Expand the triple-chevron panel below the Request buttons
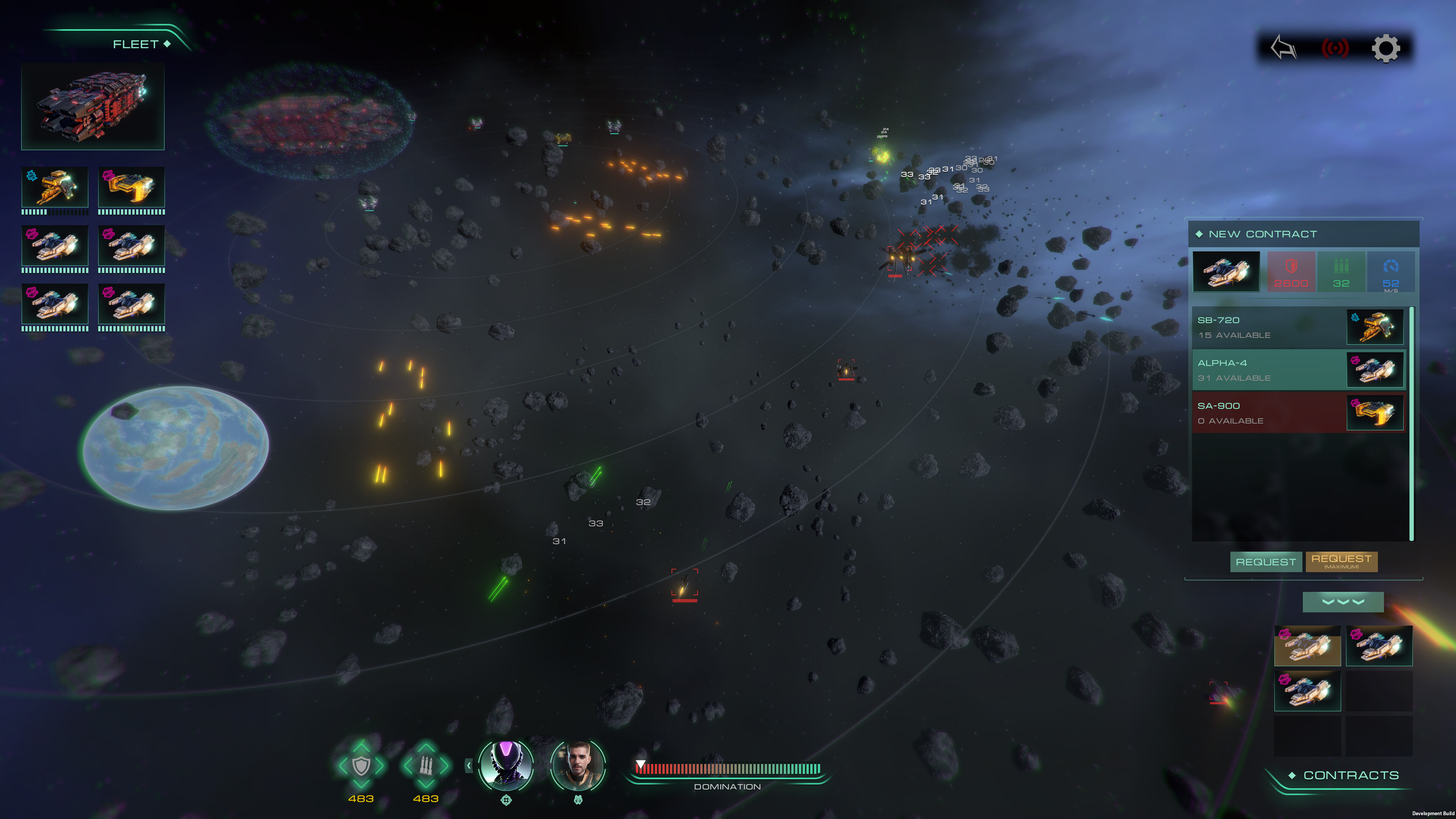1456x819 pixels. tap(1343, 602)
